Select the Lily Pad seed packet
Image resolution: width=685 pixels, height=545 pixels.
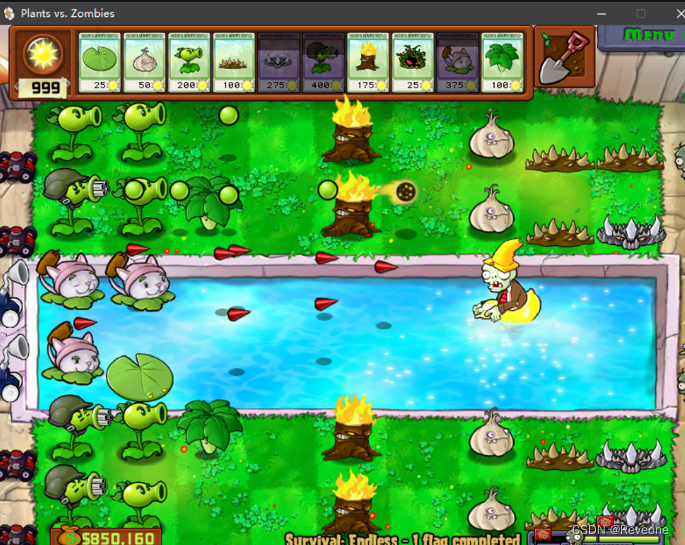[x=99, y=62]
